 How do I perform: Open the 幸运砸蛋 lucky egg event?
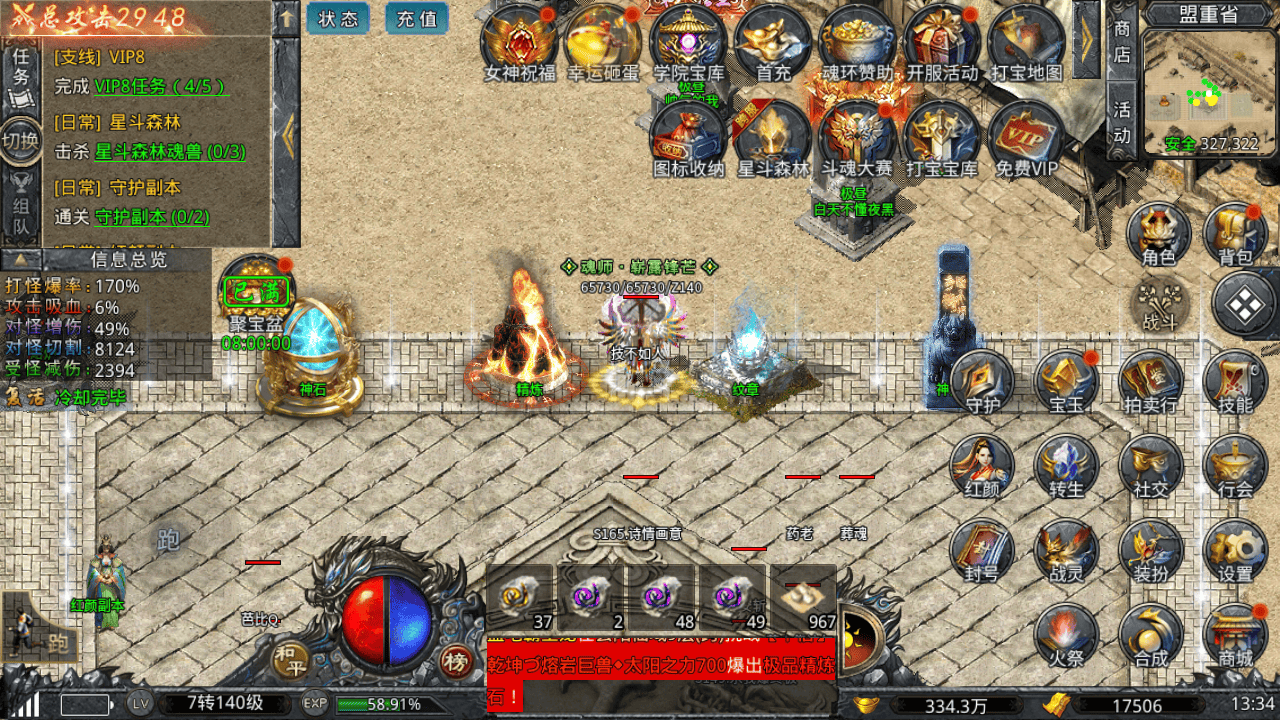(x=603, y=41)
